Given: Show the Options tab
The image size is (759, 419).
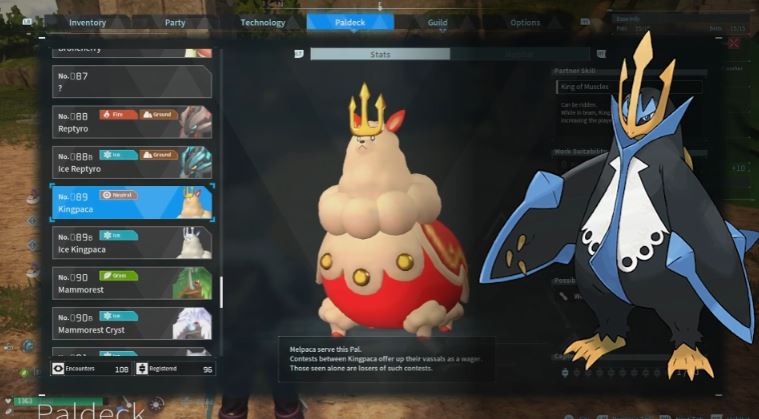Looking at the screenshot, I should click(525, 23).
